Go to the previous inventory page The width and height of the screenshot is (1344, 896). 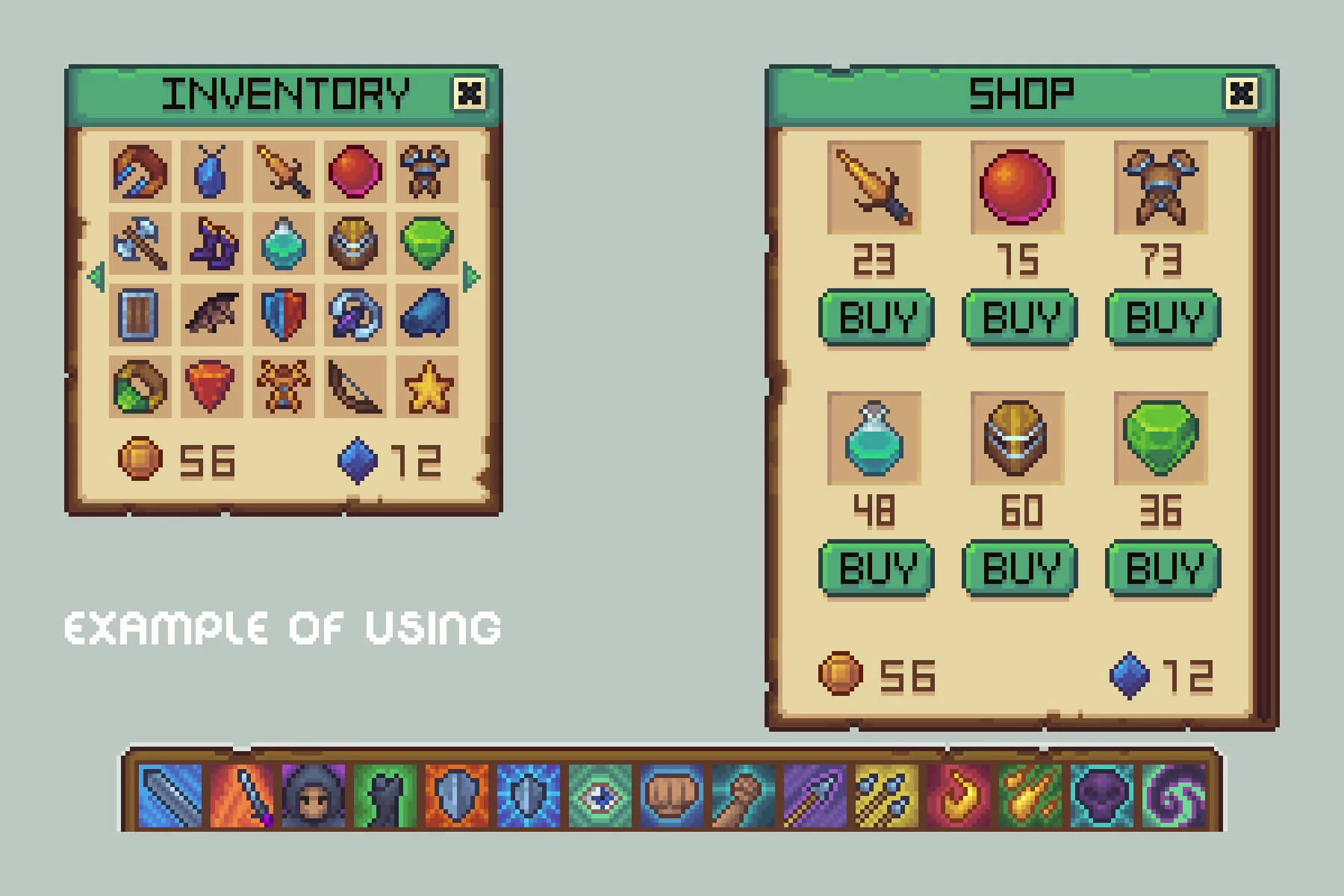96,277
